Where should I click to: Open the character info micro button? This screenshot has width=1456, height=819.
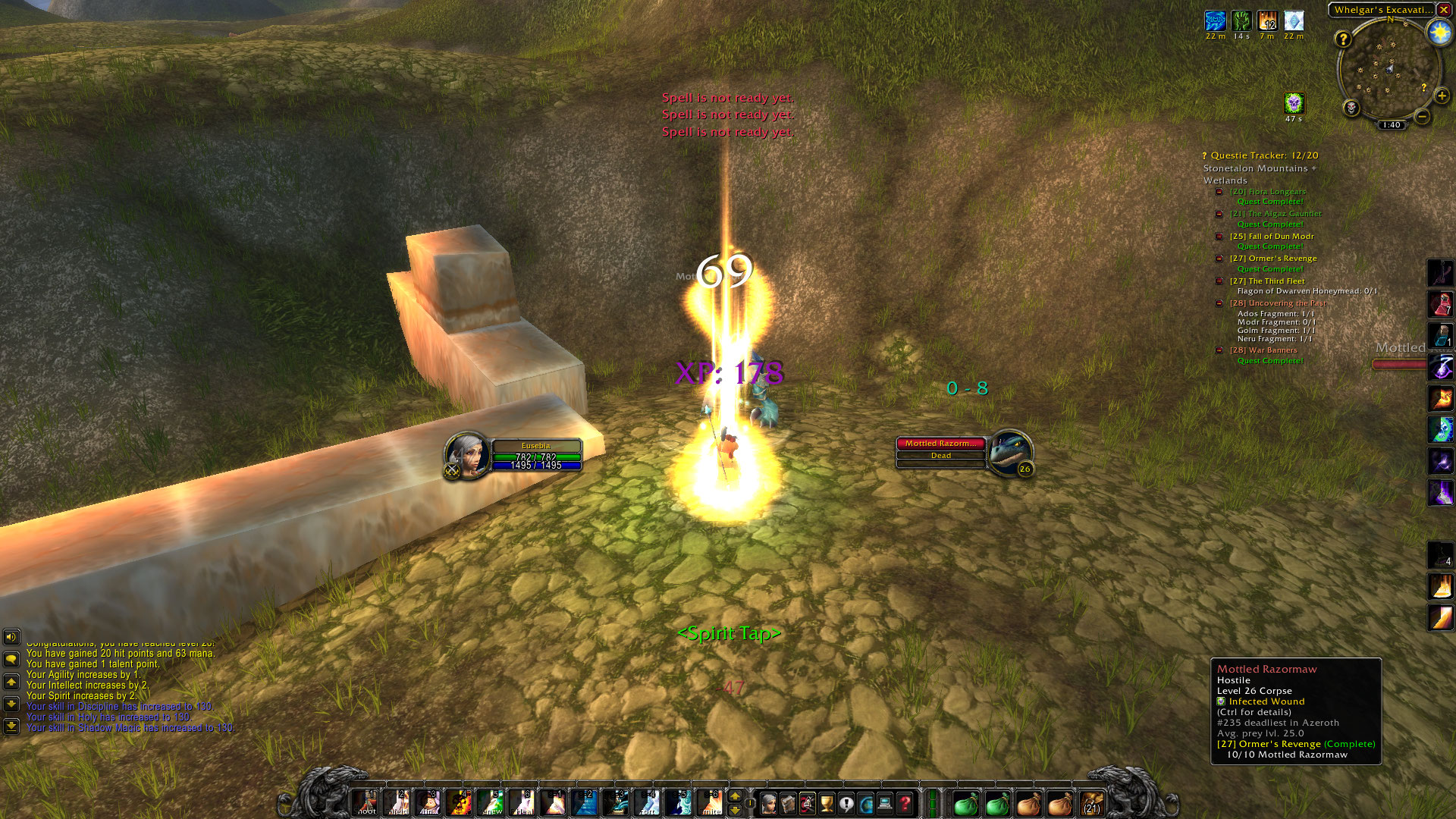click(768, 803)
